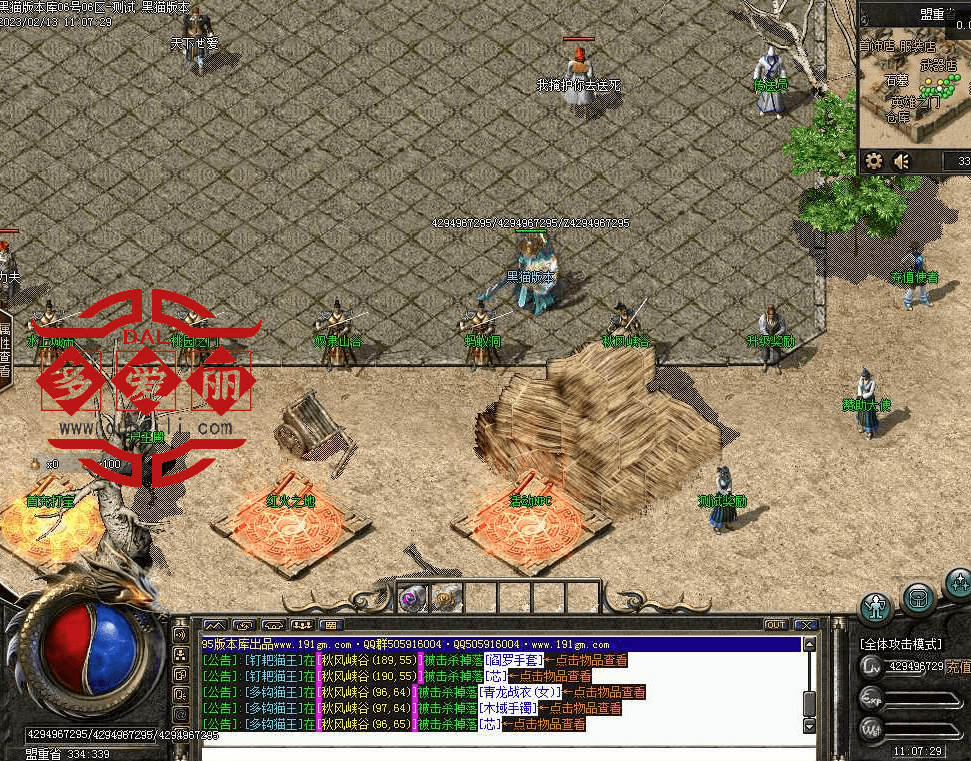Screen dimensions: 971x761
Task: Close the chat panel with X
Action: tap(806, 625)
